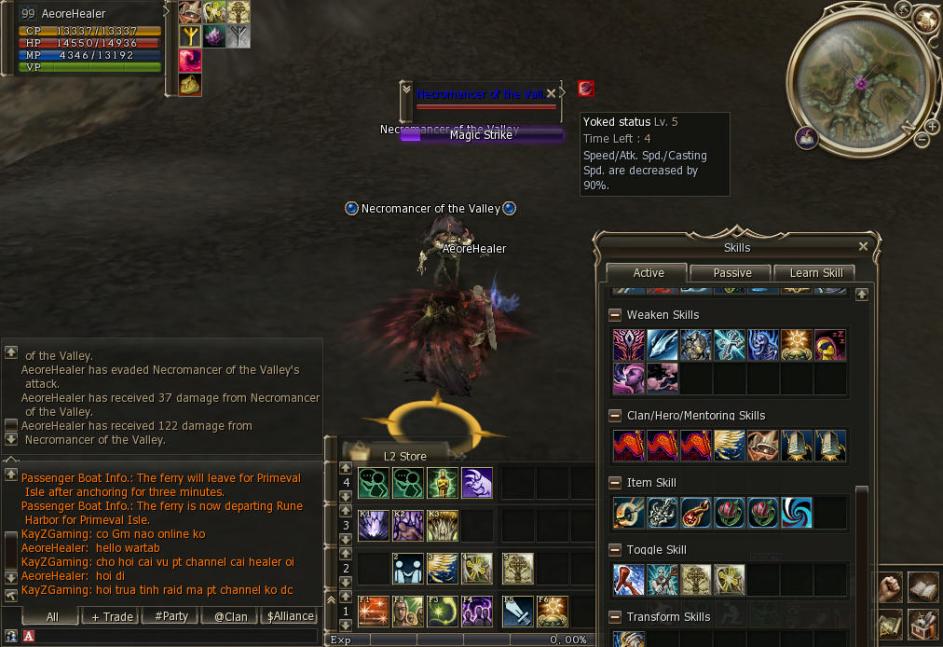Activate the golden wing clan skill
The width and height of the screenshot is (943, 647).
click(x=729, y=446)
